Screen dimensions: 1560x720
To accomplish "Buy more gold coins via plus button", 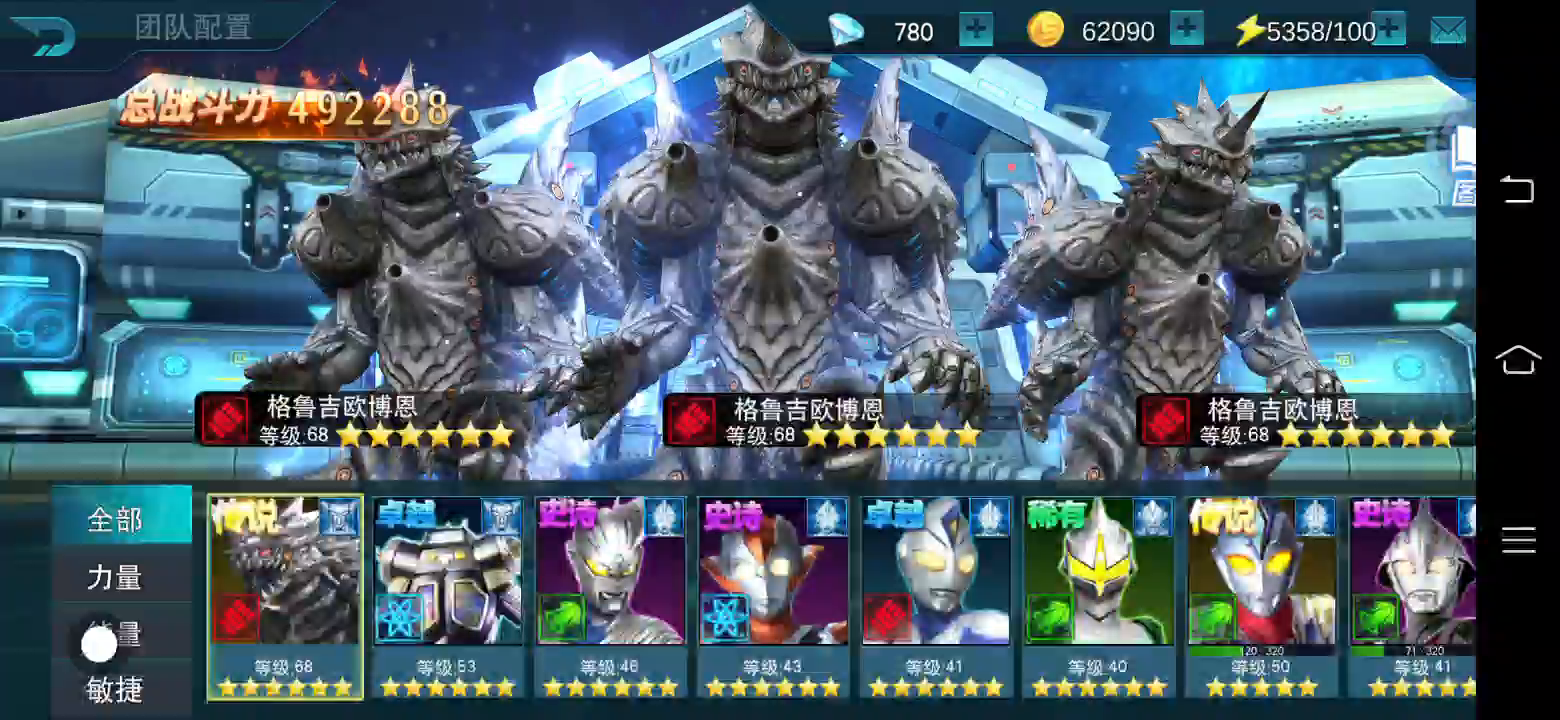I will (1186, 30).
